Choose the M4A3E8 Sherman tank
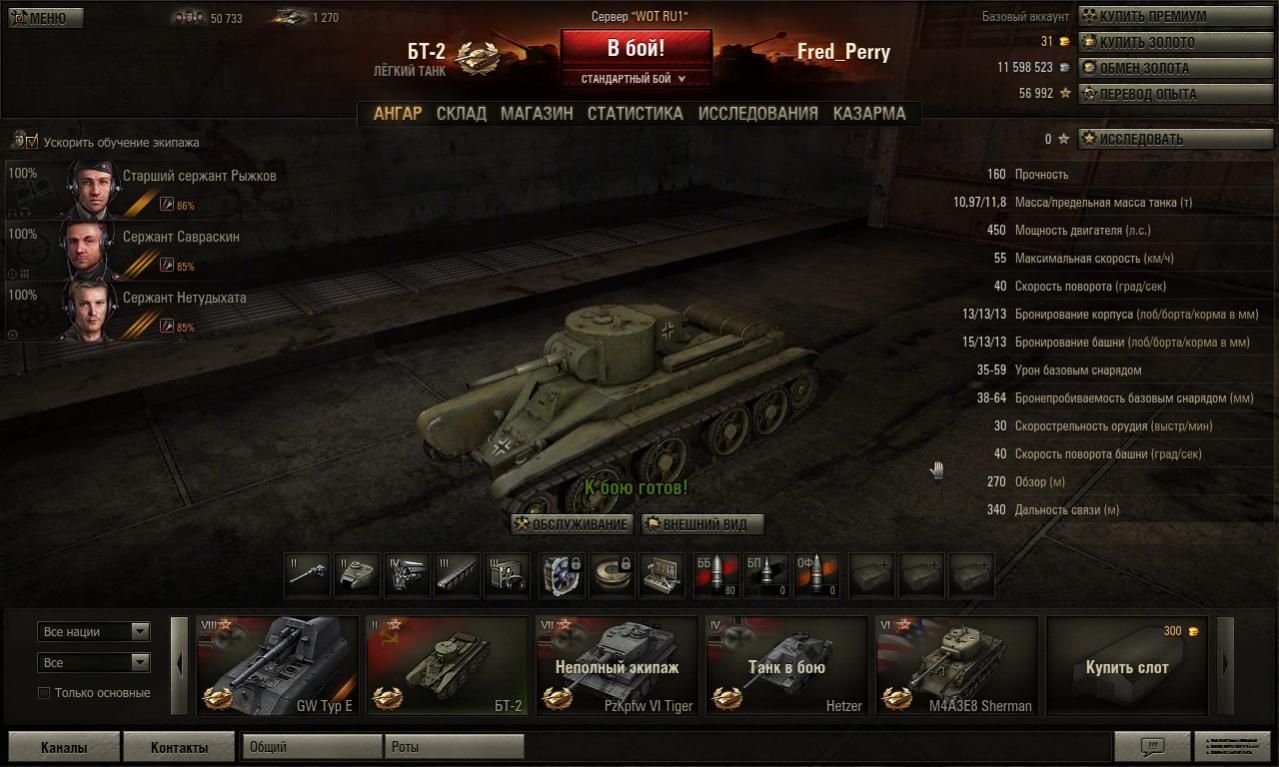 957,665
